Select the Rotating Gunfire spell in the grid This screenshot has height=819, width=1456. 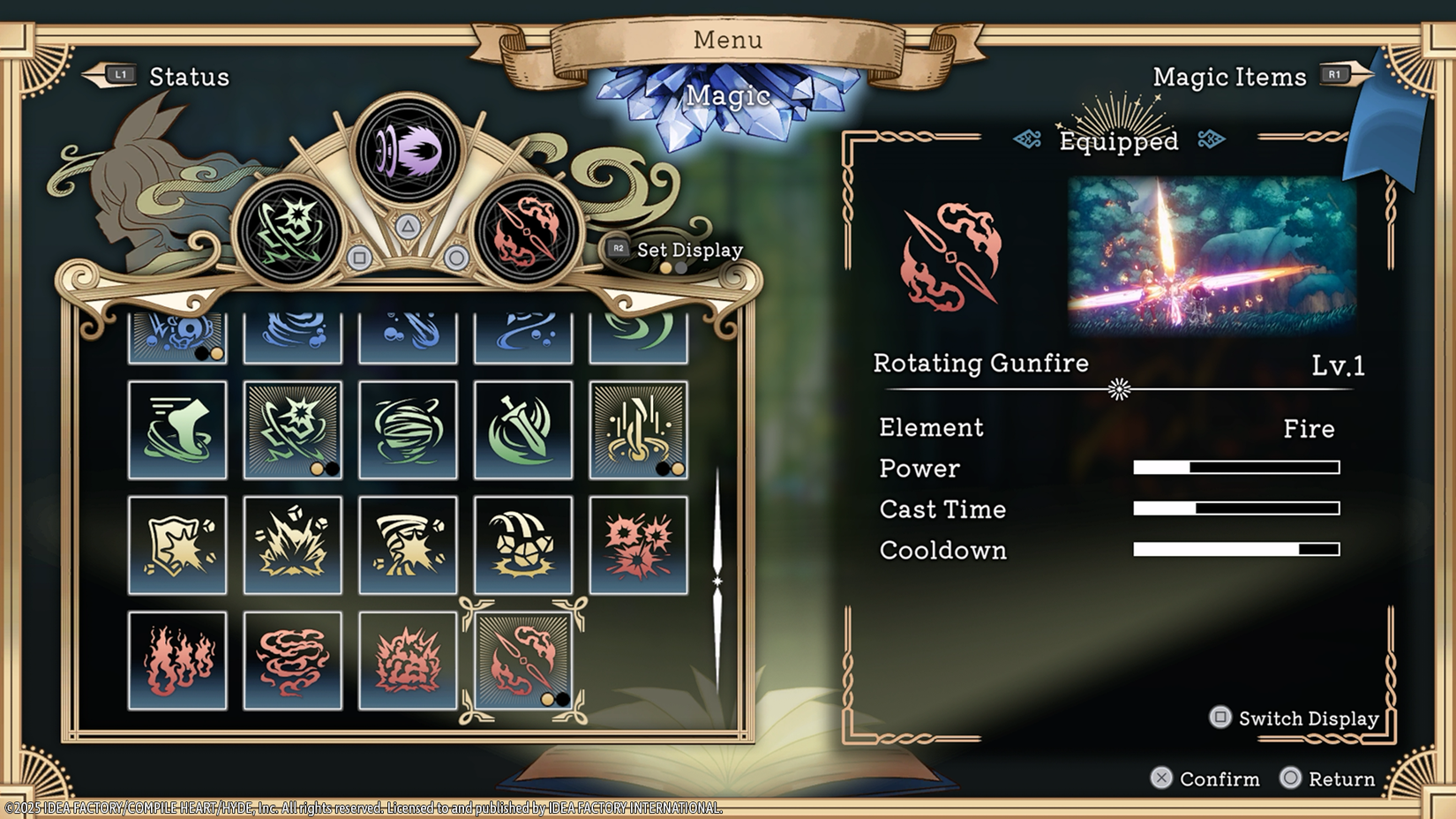[x=523, y=659]
